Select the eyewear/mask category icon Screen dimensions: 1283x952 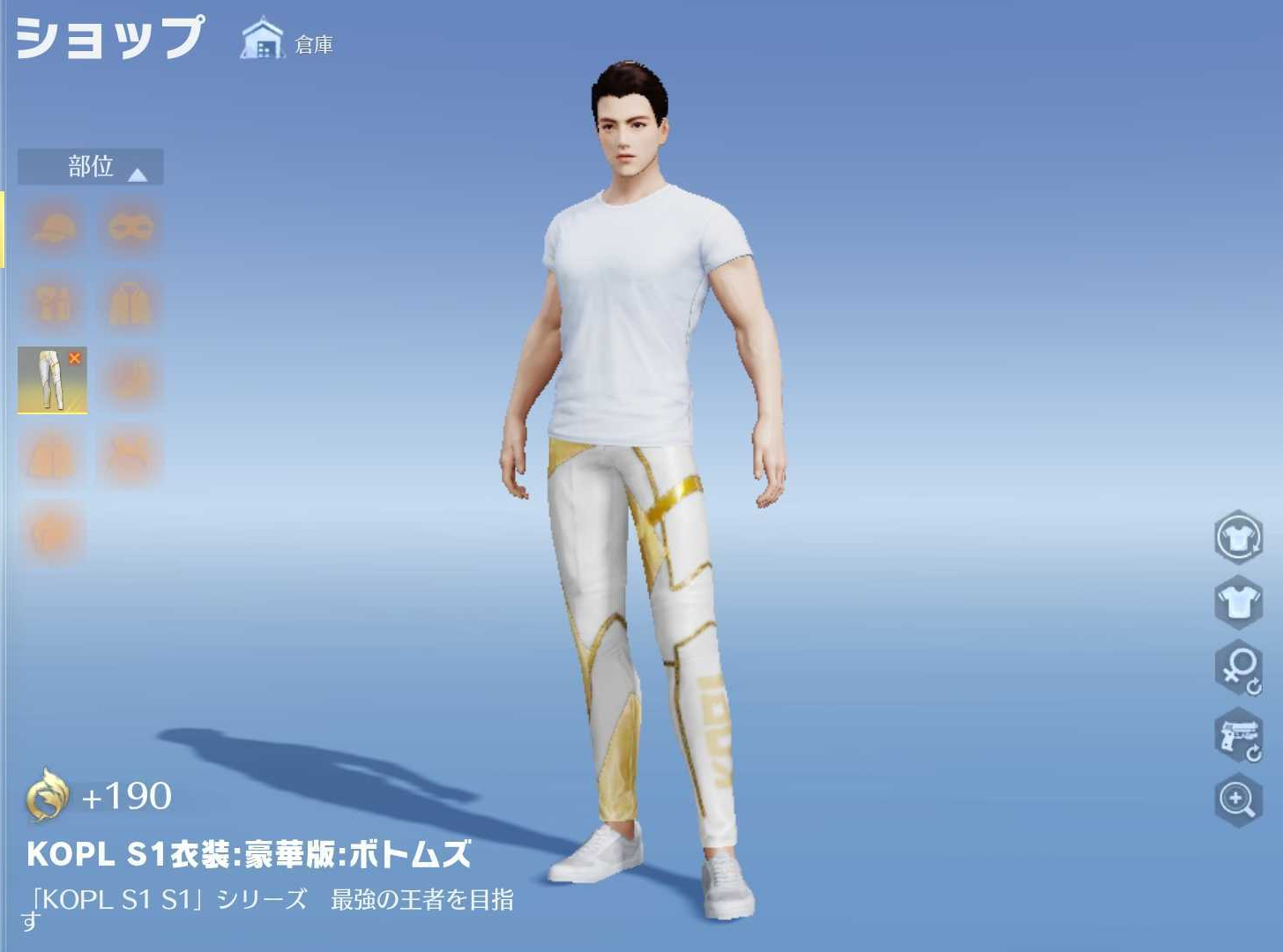130,227
